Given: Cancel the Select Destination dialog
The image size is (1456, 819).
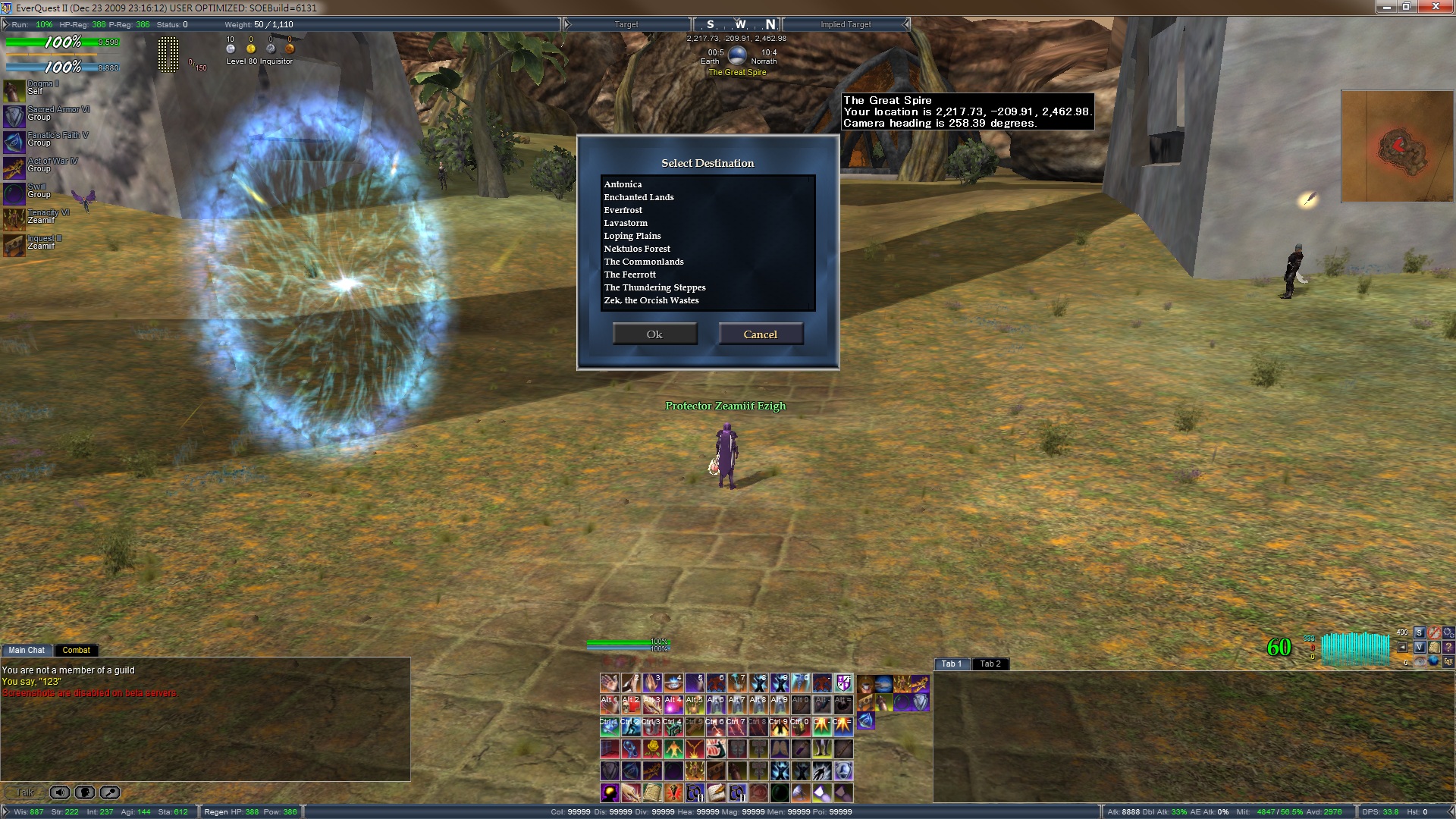Looking at the screenshot, I should click(x=761, y=334).
